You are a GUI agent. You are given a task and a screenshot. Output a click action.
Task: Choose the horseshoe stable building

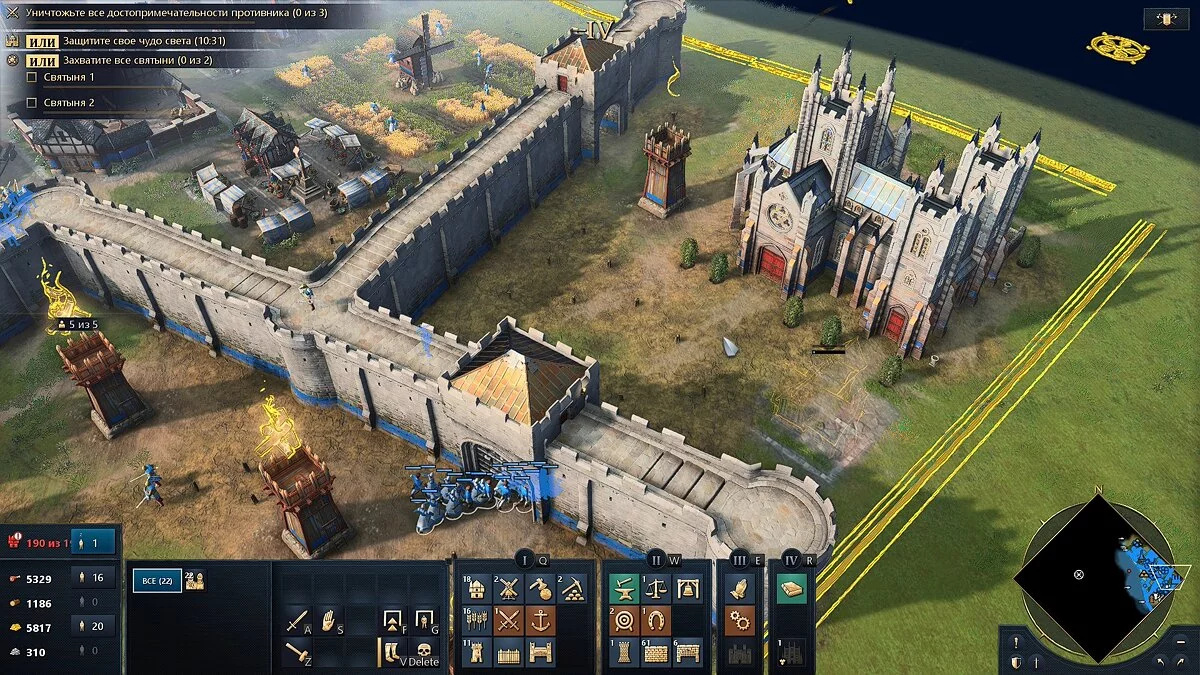[x=656, y=620]
